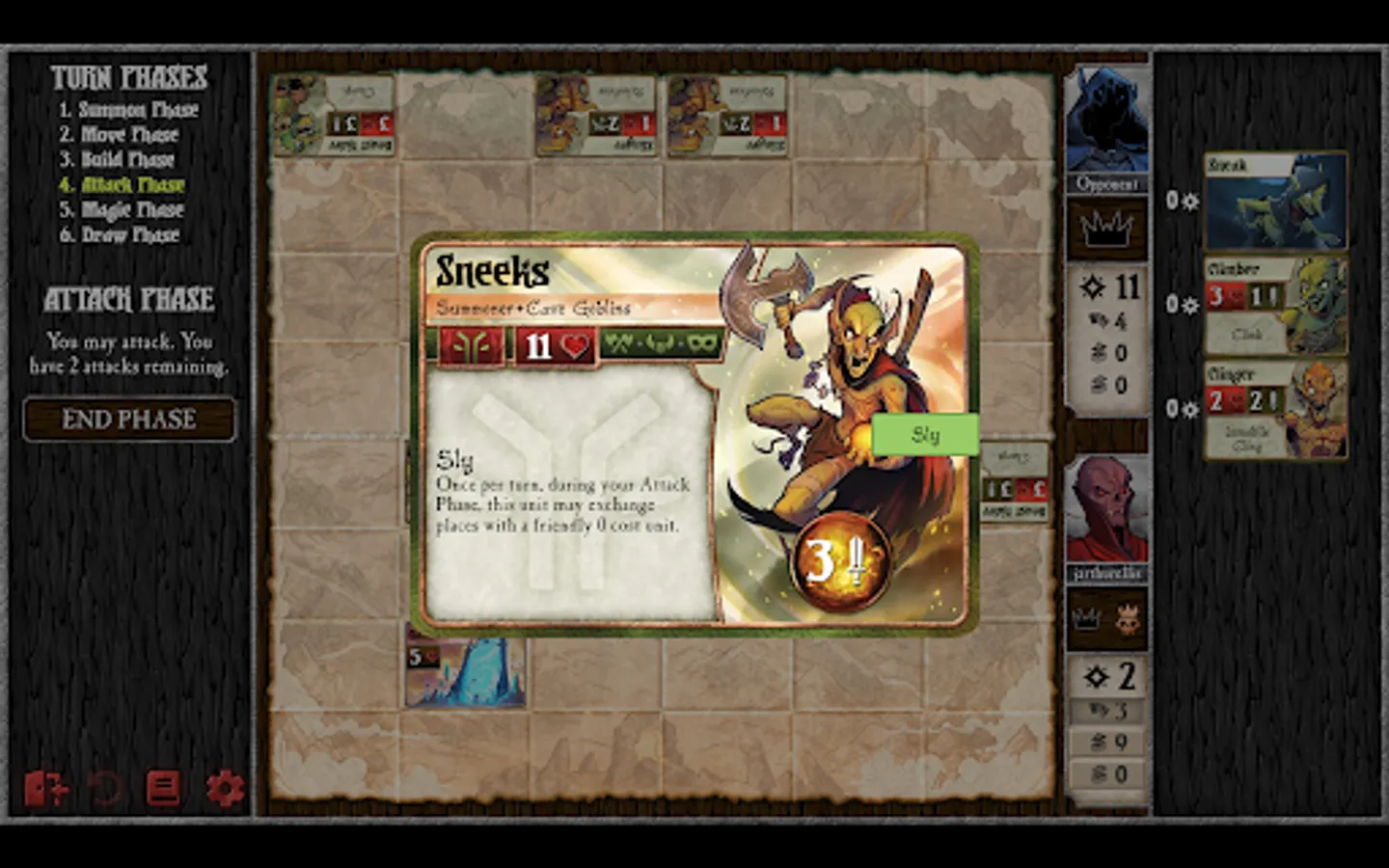Toggle the Sly ability on Sneeks
Viewport: 1389px width, 868px height.
click(925, 435)
